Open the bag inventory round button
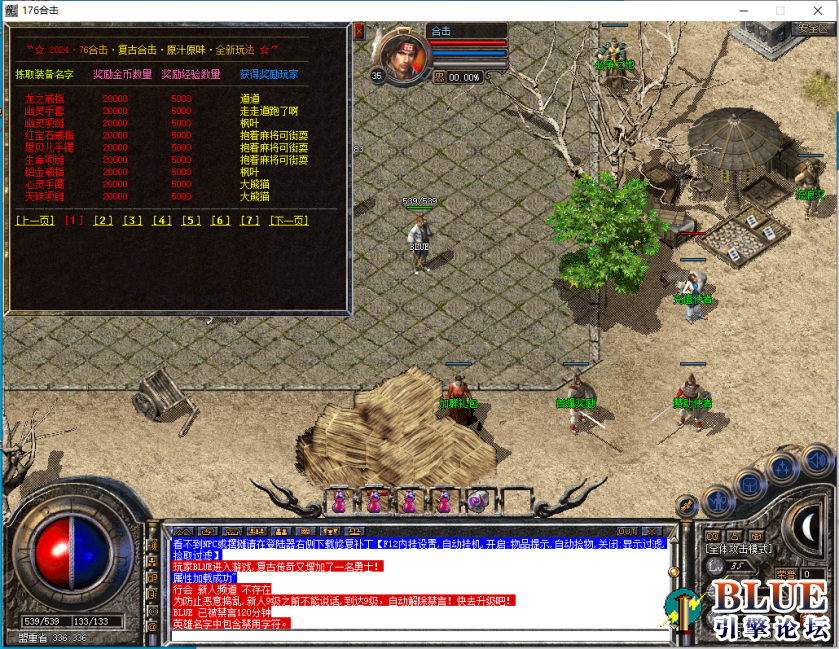839x649 pixels. coord(749,482)
